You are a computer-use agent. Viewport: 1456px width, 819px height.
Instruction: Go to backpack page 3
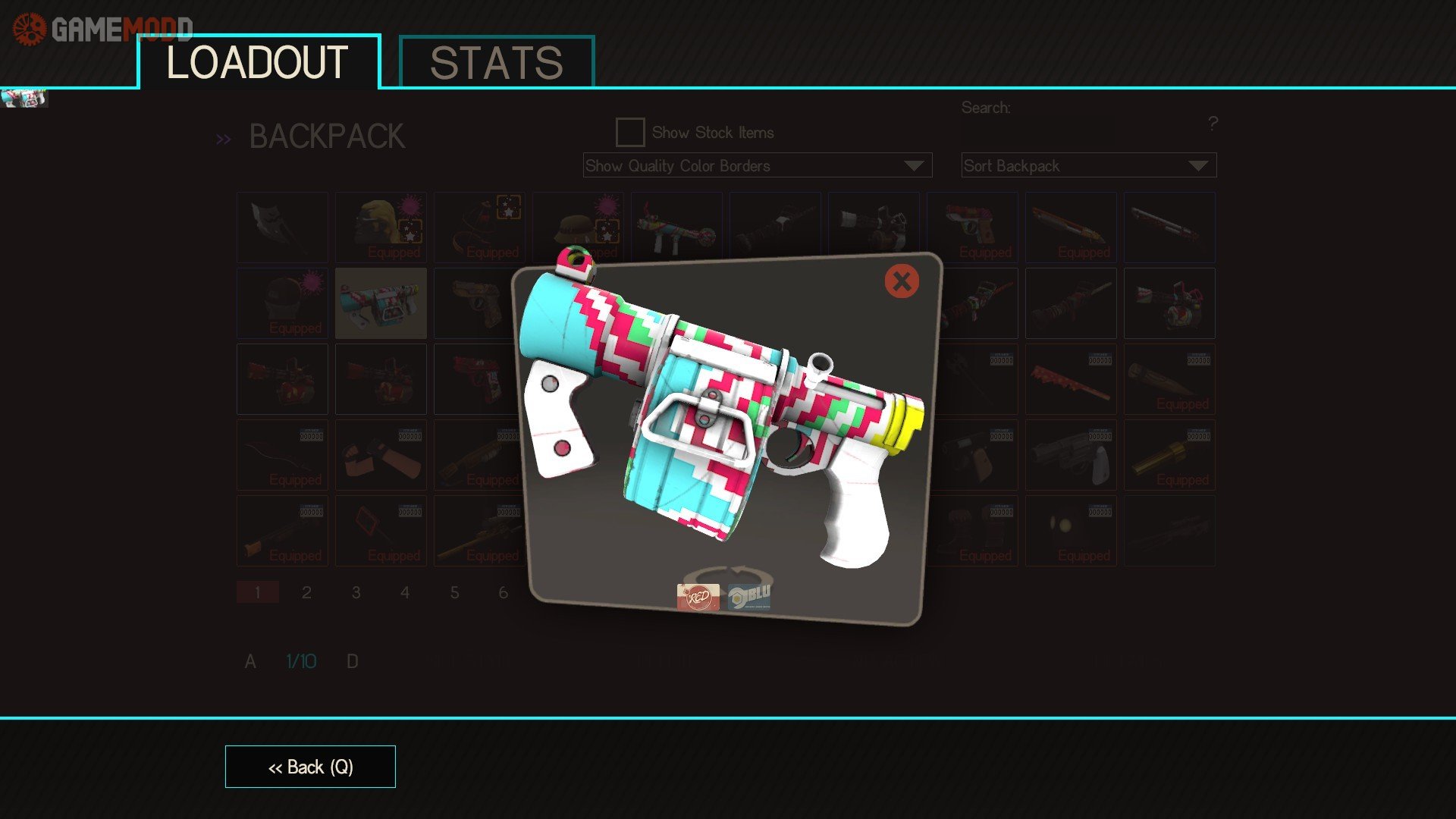click(356, 592)
